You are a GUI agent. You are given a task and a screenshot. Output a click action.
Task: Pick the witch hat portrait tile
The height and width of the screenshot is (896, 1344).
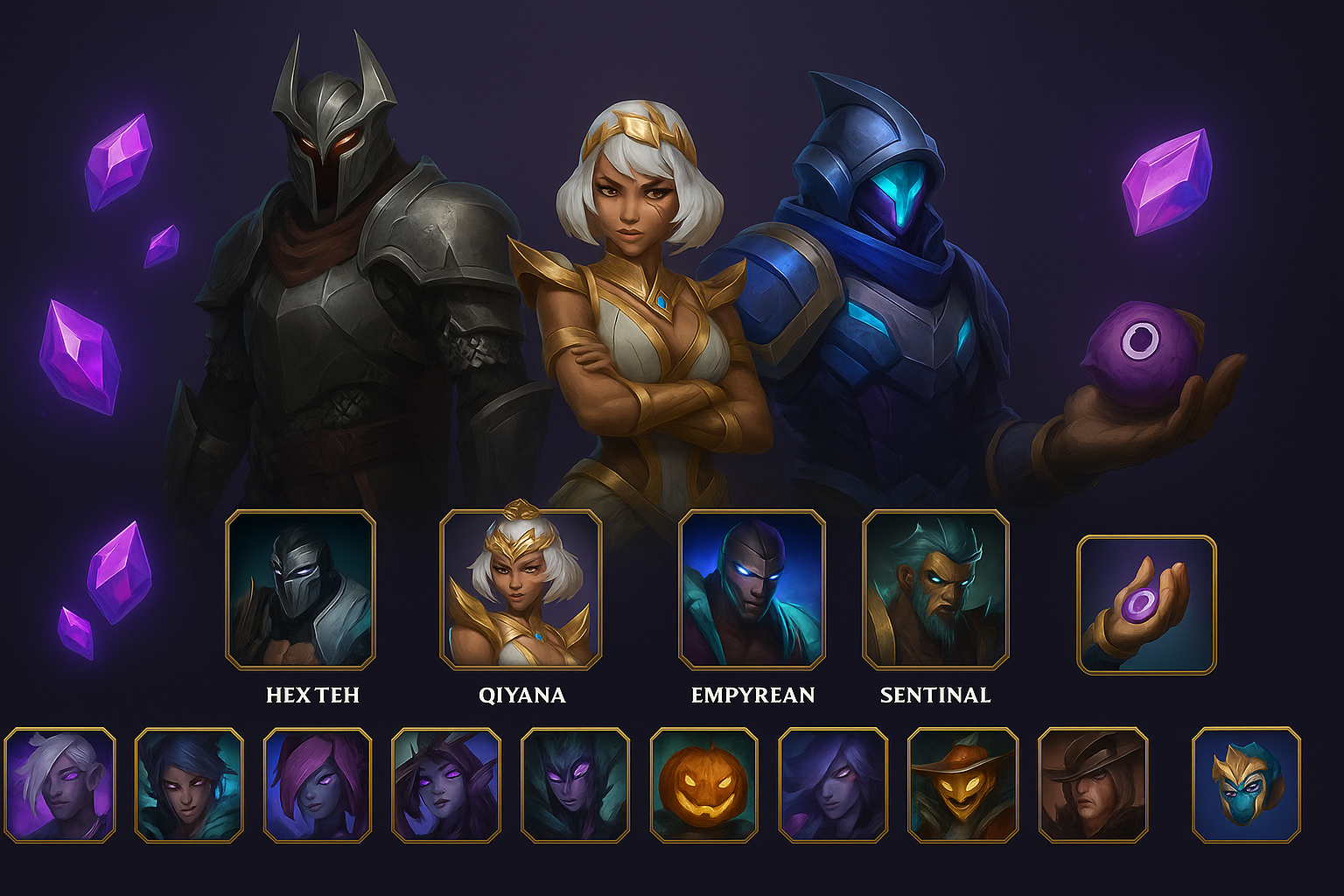pyautogui.click(x=446, y=785)
